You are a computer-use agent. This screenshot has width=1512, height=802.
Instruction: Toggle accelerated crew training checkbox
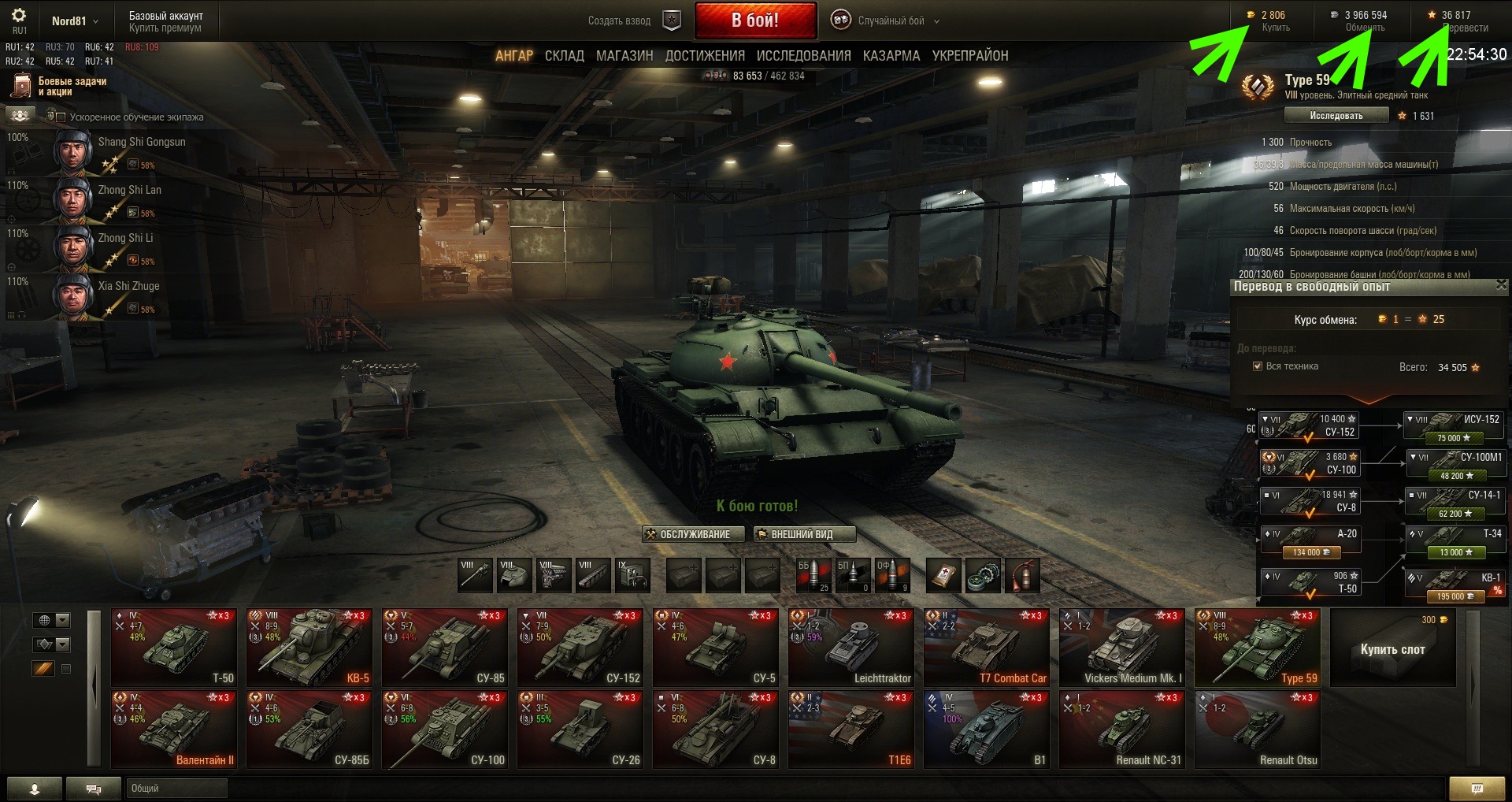pos(61,117)
